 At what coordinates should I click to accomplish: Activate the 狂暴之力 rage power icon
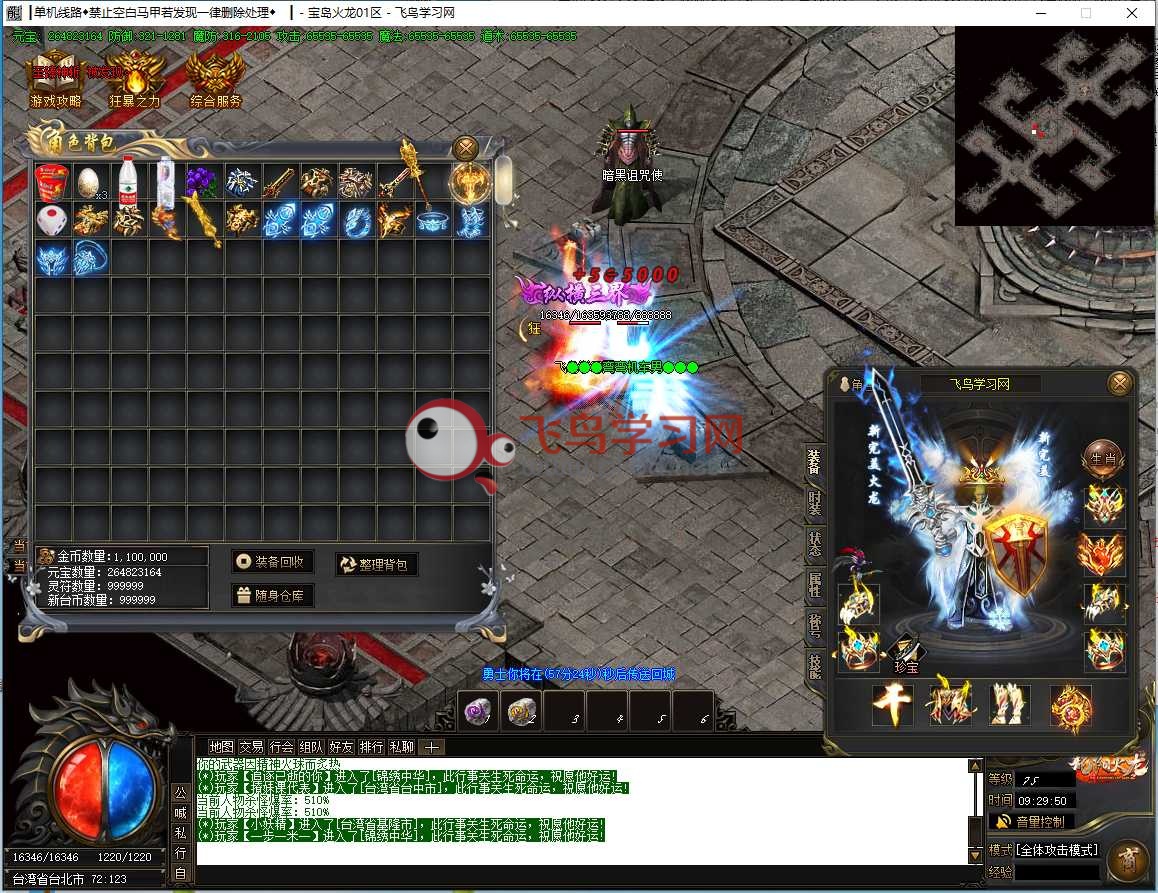pyautogui.click(x=135, y=78)
